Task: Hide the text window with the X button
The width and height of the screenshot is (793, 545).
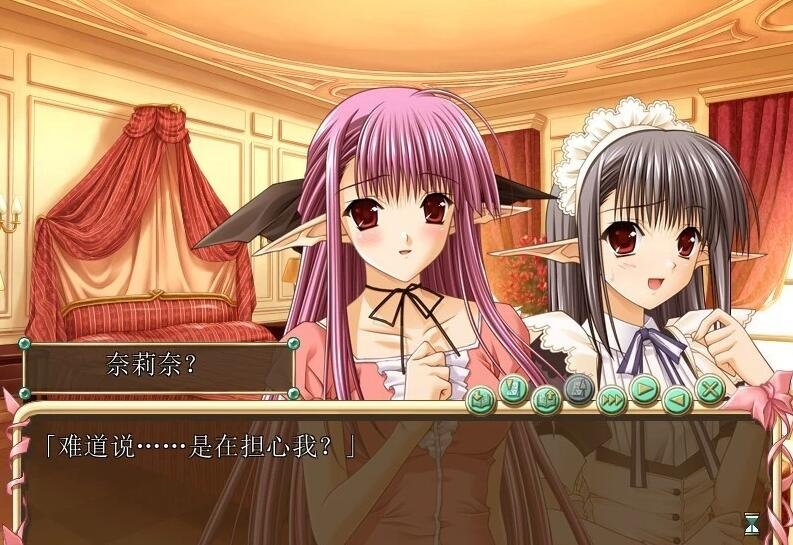Action: coord(709,389)
